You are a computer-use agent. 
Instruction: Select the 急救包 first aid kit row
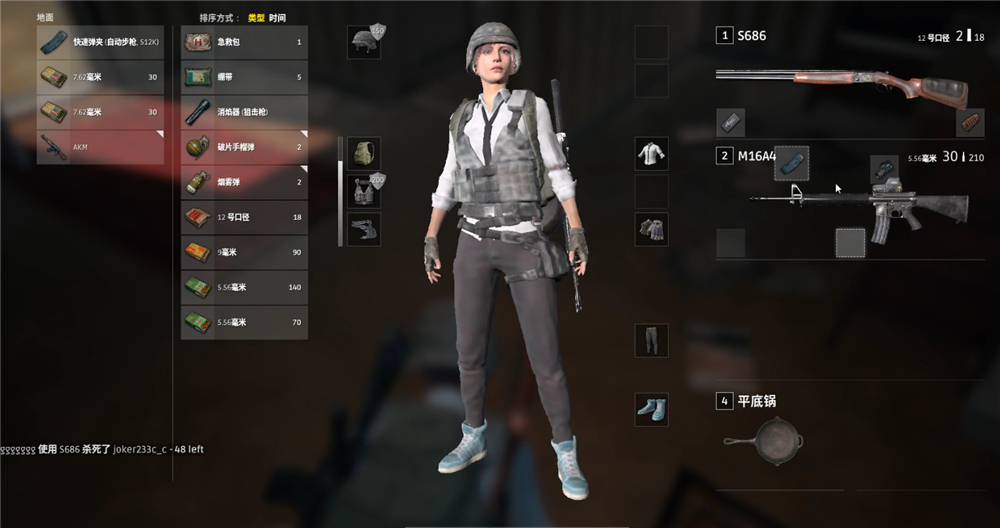click(x=244, y=42)
